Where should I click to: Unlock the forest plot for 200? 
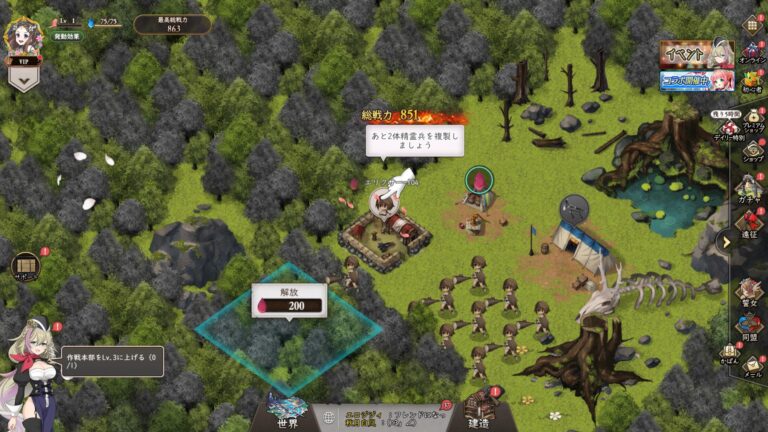click(x=289, y=304)
